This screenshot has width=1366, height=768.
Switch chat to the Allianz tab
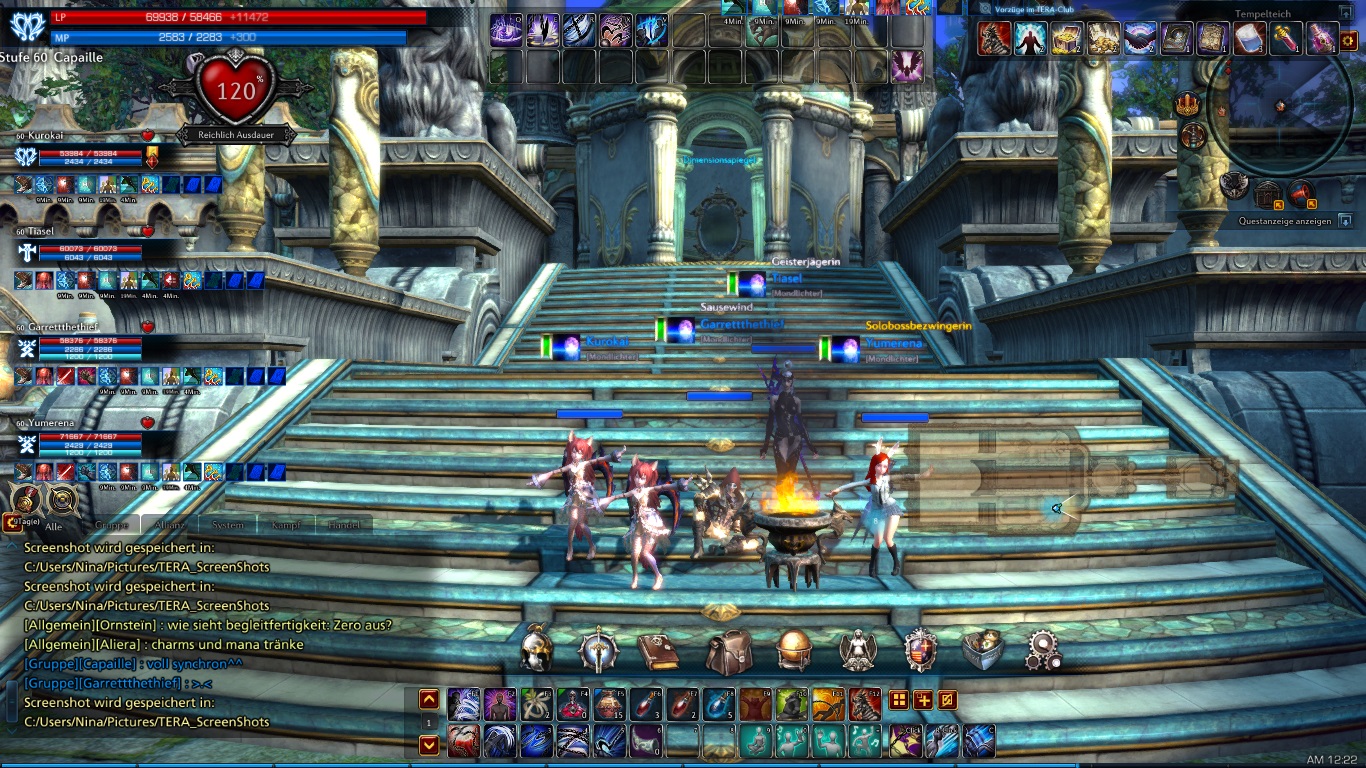[x=169, y=525]
